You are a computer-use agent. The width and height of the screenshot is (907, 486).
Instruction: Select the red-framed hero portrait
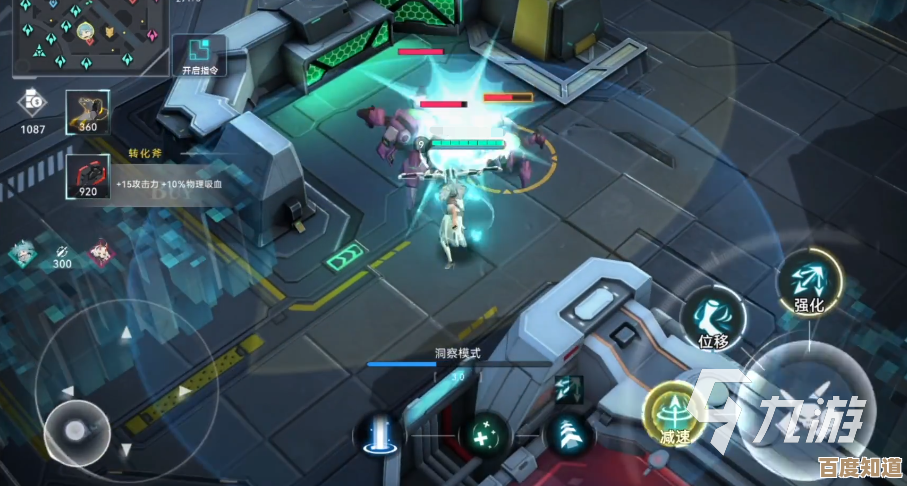(101, 251)
